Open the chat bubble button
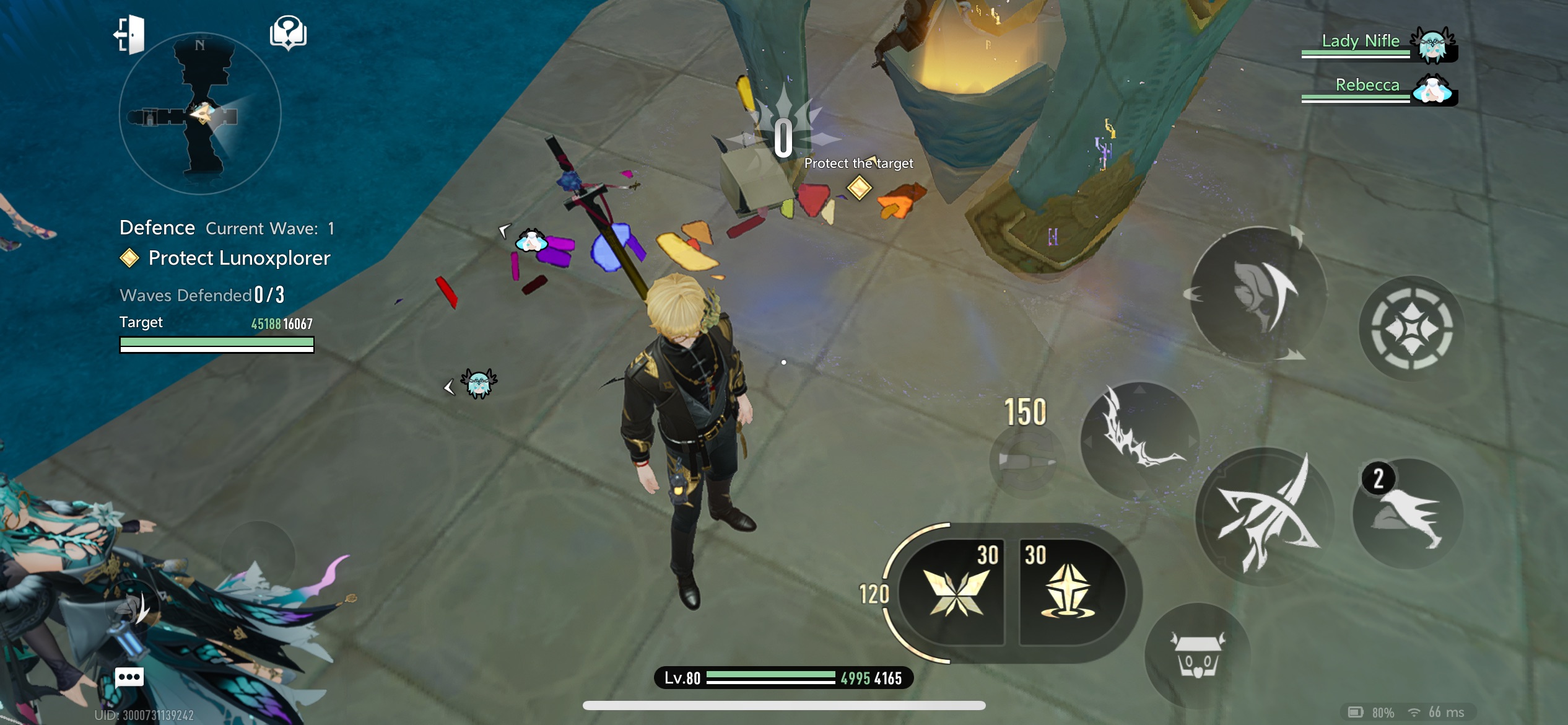The height and width of the screenshot is (725, 1568). click(129, 677)
